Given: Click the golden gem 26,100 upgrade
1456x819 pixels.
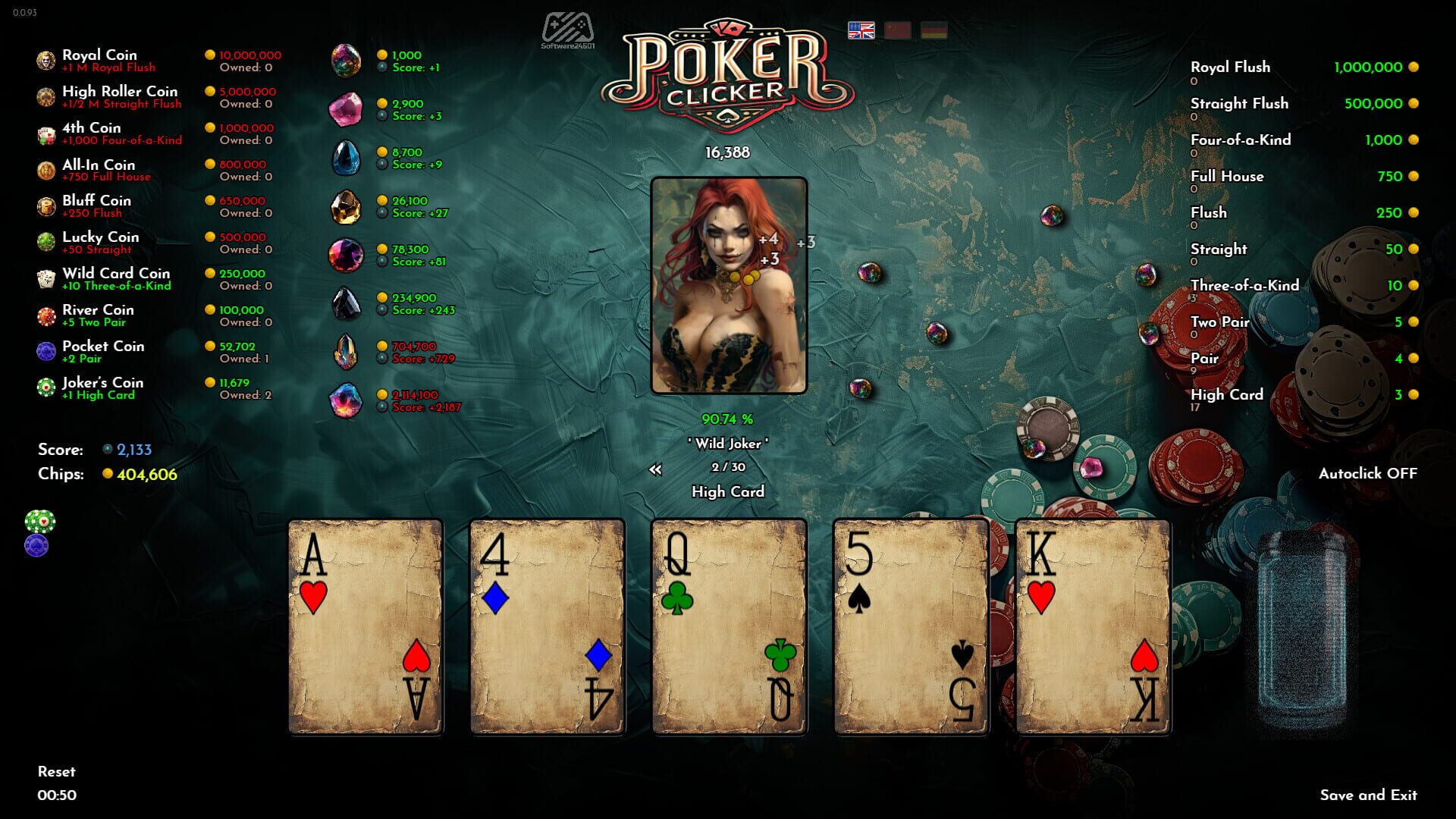Looking at the screenshot, I should [x=347, y=206].
